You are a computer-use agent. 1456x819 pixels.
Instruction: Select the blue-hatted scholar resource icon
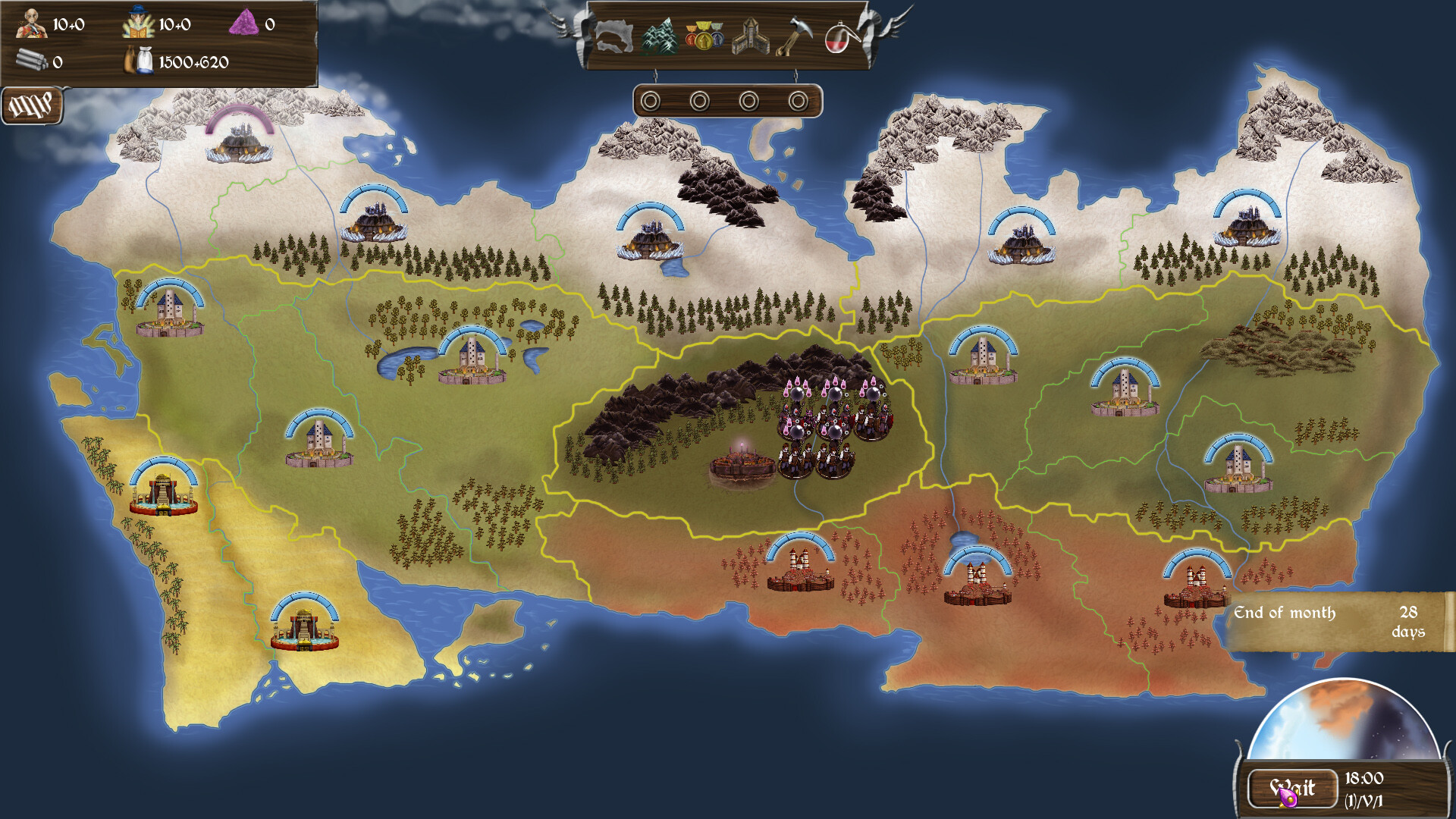pos(136,21)
